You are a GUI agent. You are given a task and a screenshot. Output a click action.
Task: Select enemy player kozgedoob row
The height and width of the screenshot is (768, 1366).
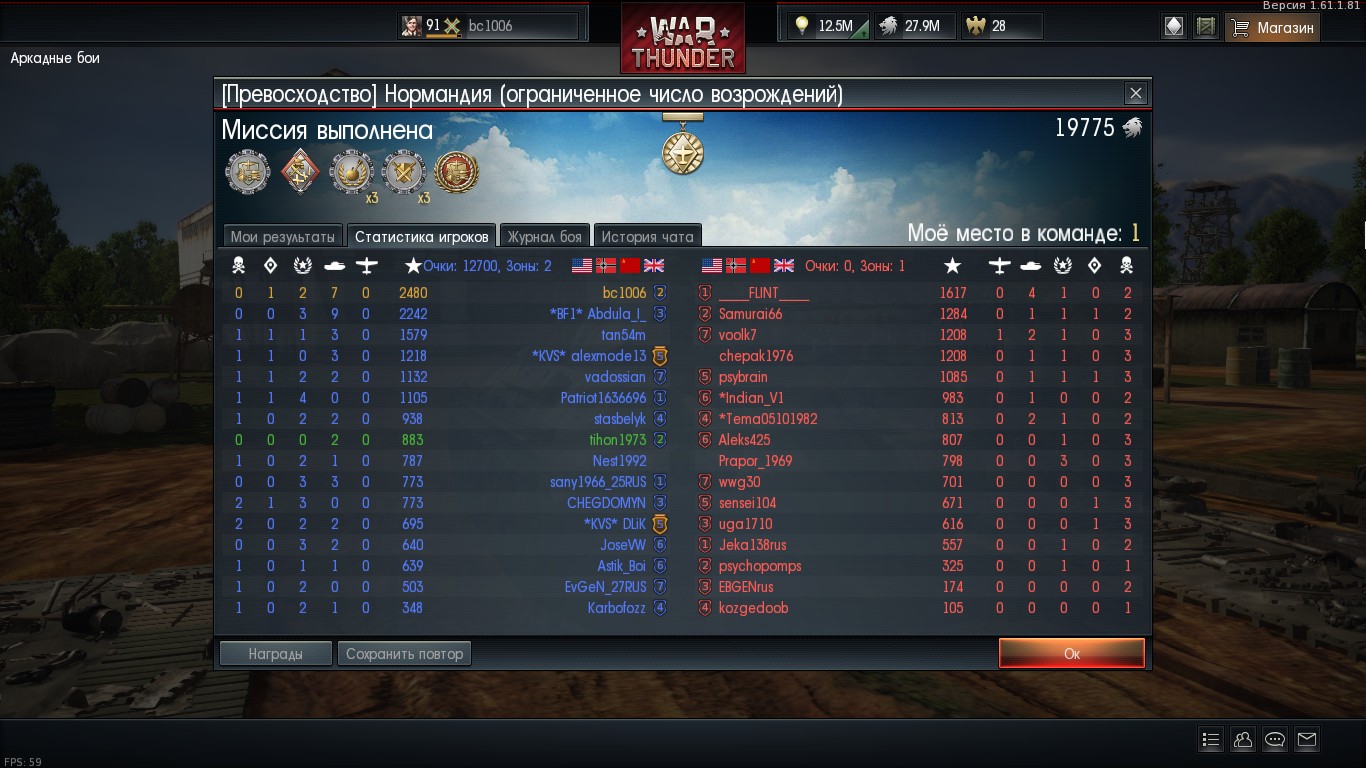pos(753,608)
